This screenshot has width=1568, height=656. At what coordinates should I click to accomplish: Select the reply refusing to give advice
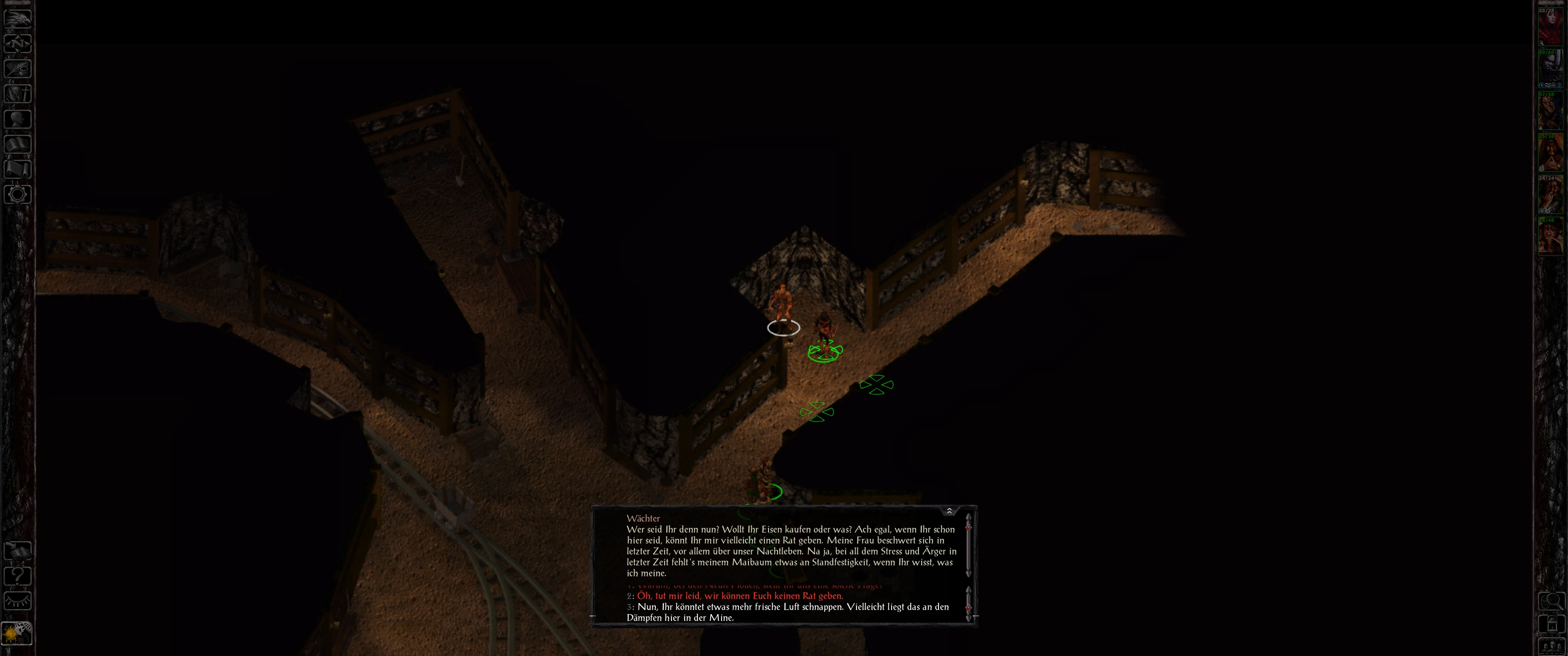point(740,596)
